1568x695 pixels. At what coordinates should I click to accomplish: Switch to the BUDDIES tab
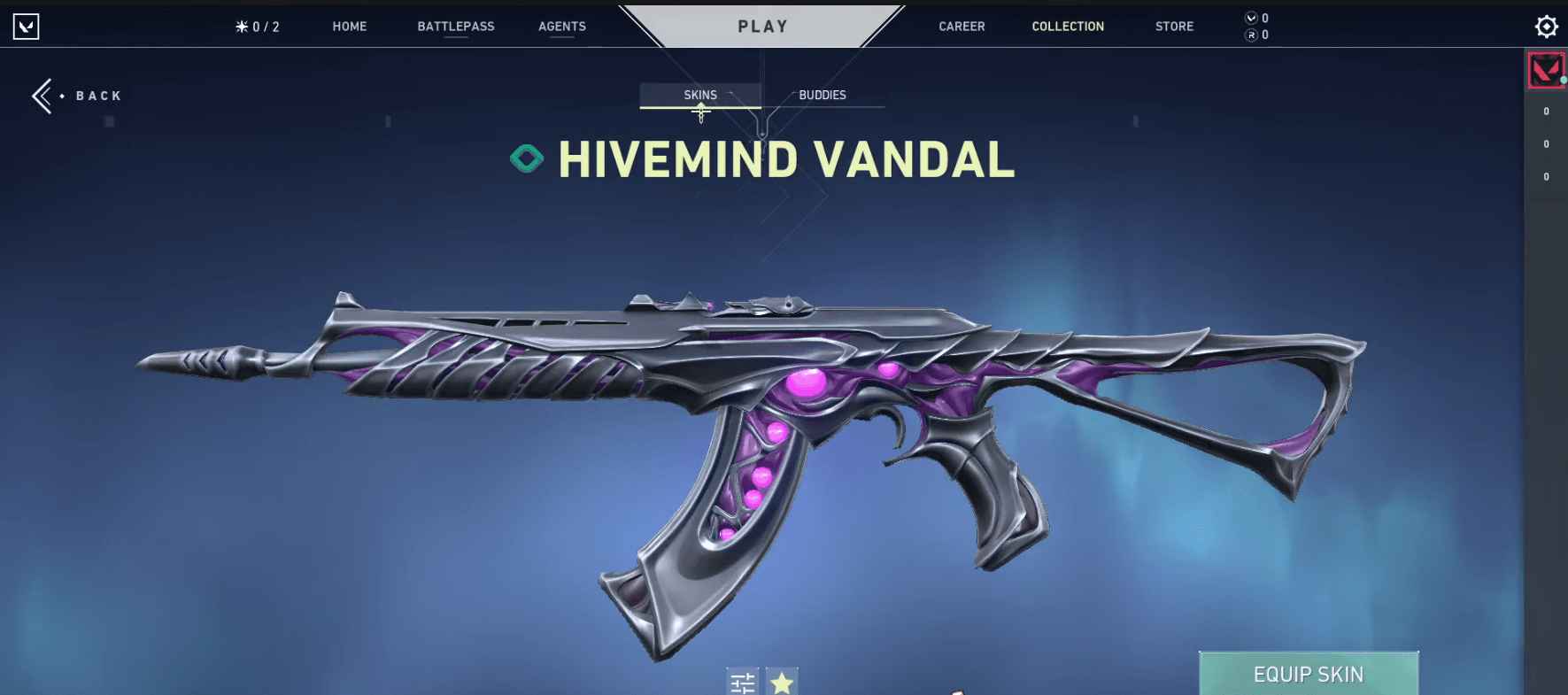823,95
